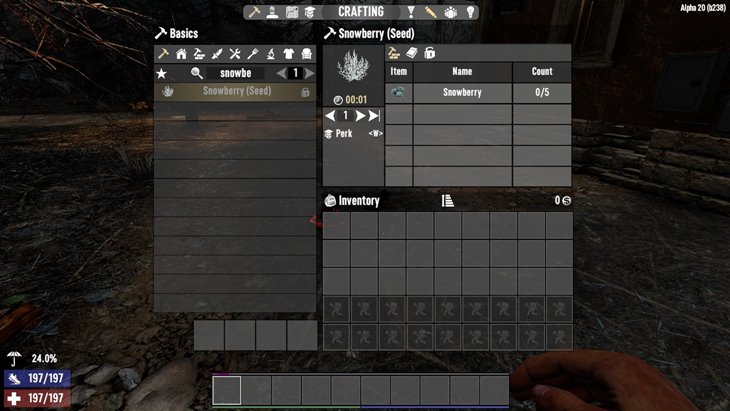730x411 pixels.
Task: Toggle the favorites star filter
Action: click(161, 73)
